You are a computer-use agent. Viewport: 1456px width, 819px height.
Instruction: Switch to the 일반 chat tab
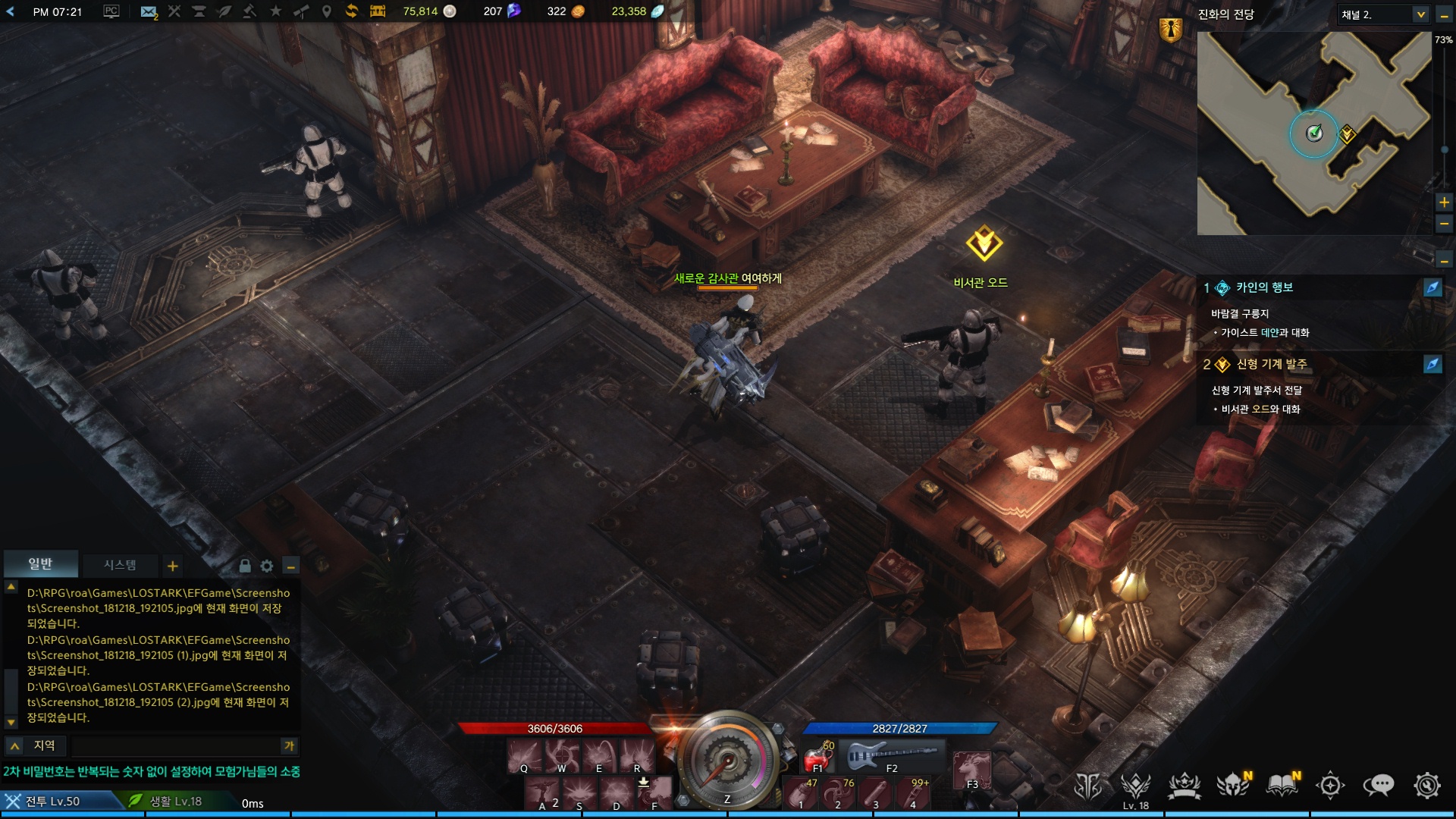[40, 564]
